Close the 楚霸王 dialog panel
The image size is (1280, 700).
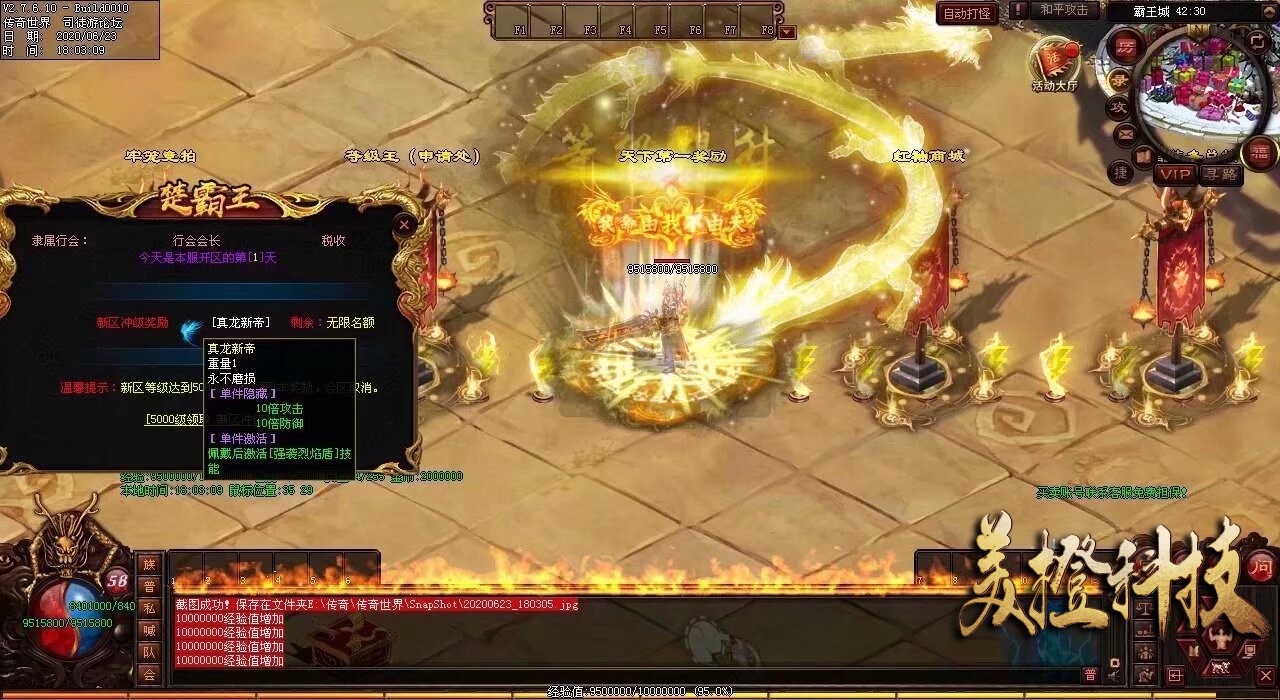(x=404, y=225)
